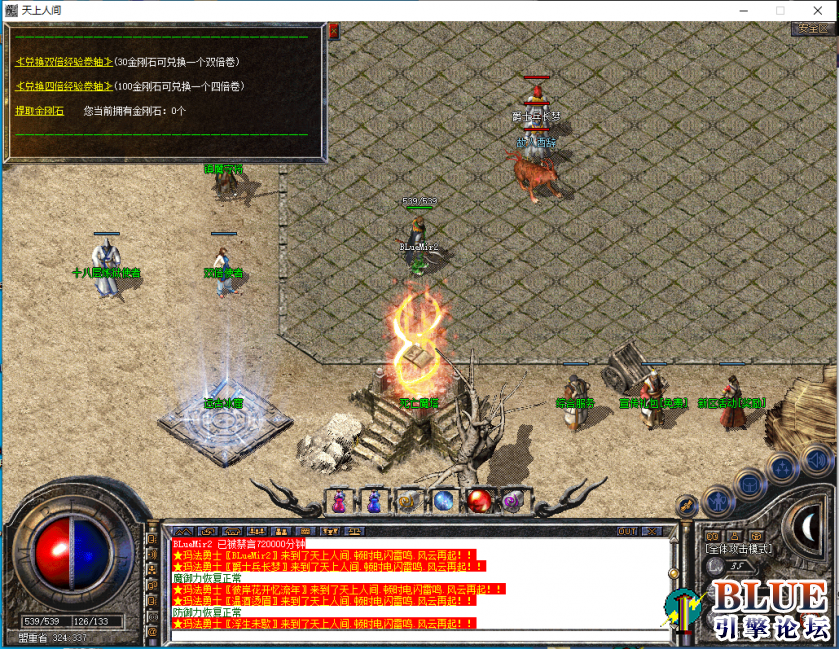Close the NPC dialogue panel
The width and height of the screenshot is (839, 649).
[x=334, y=31]
